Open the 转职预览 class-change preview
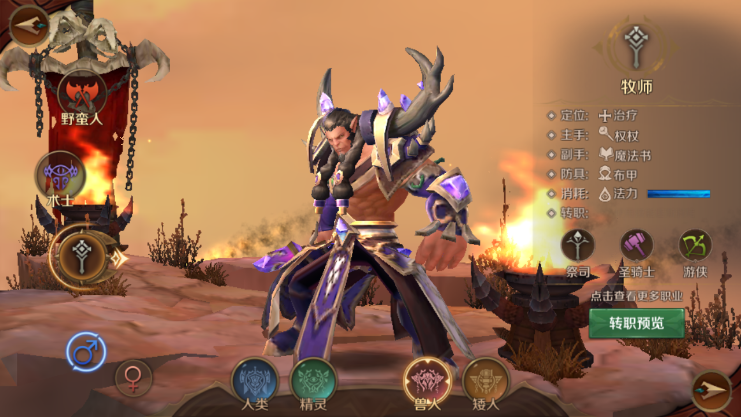The height and width of the screenshot is (417, 741). (636, 322)
